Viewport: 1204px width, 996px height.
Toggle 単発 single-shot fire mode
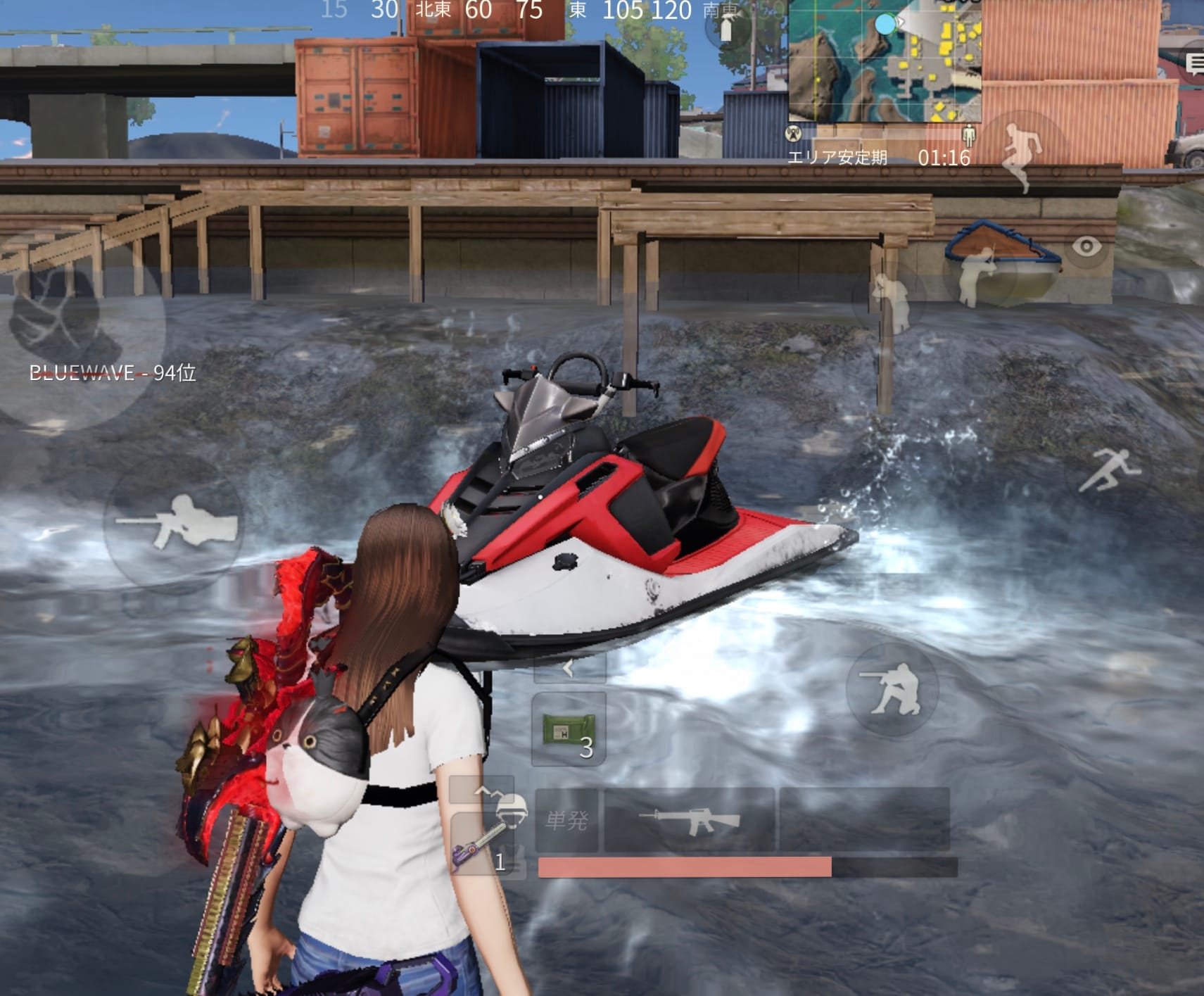pyautogui.click(x=567, y=819)
